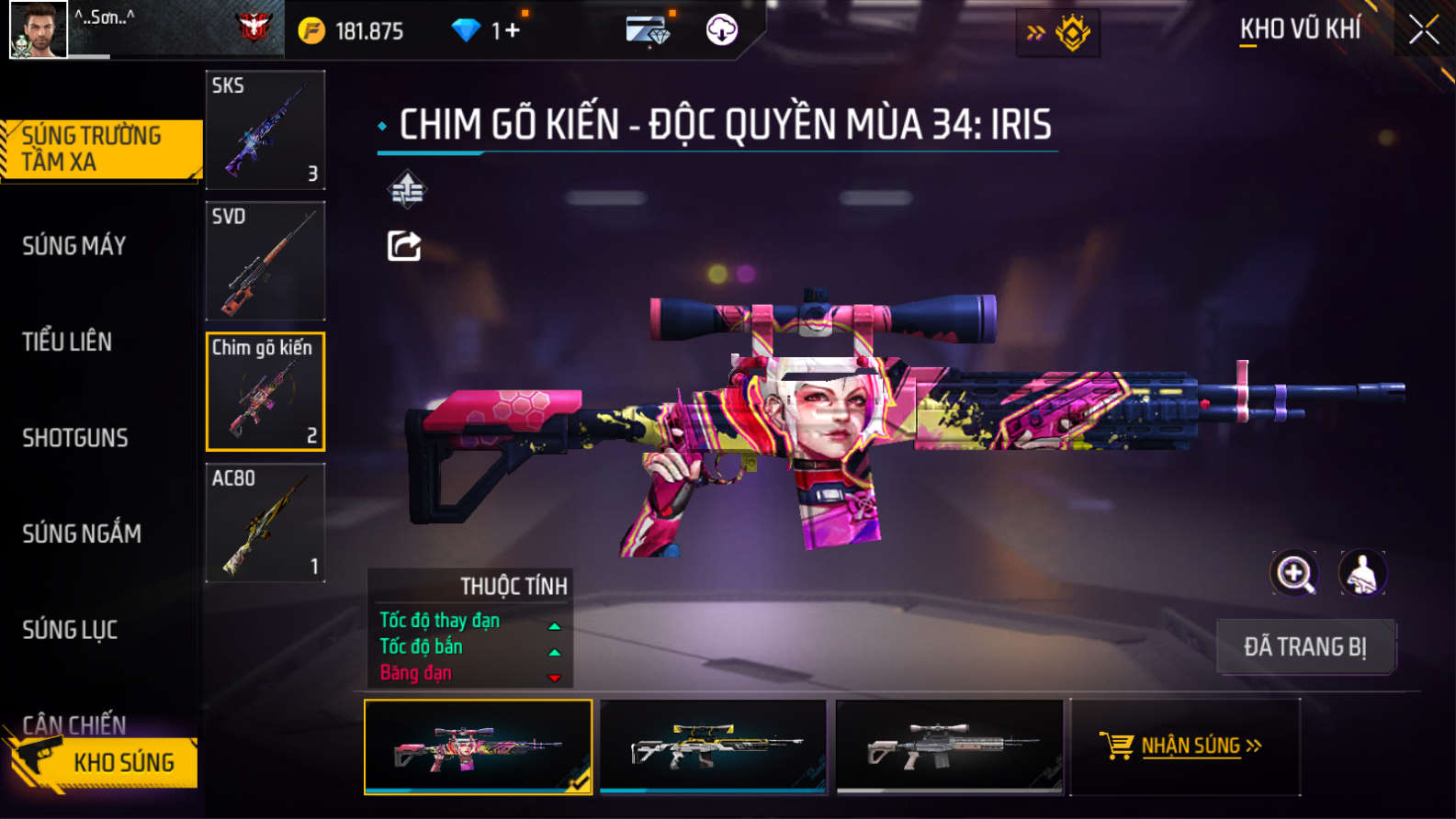
Task: Preview skin on character icon
Action: click(x=1362, y=574)
